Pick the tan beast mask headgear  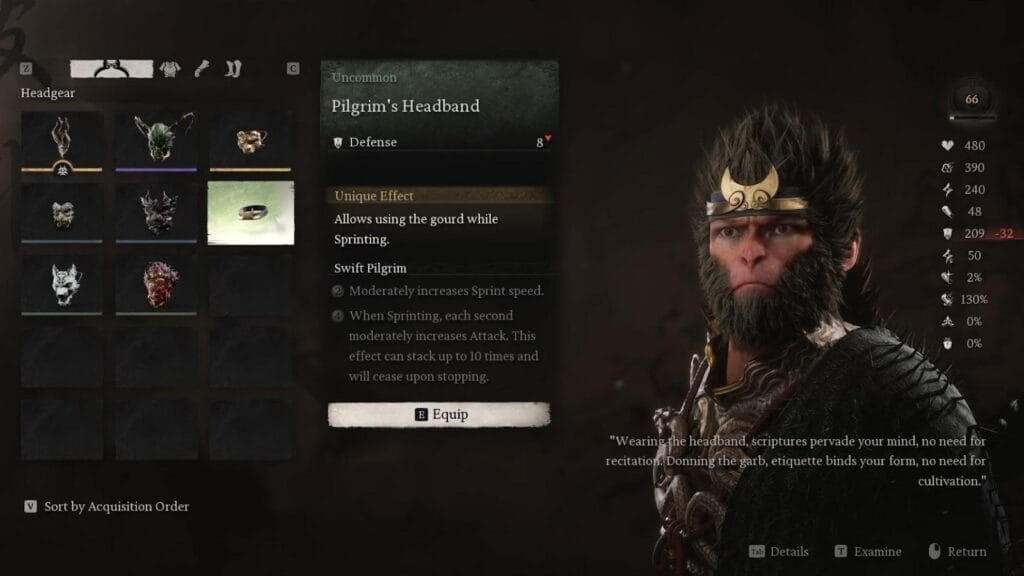(x=62, y=213)
